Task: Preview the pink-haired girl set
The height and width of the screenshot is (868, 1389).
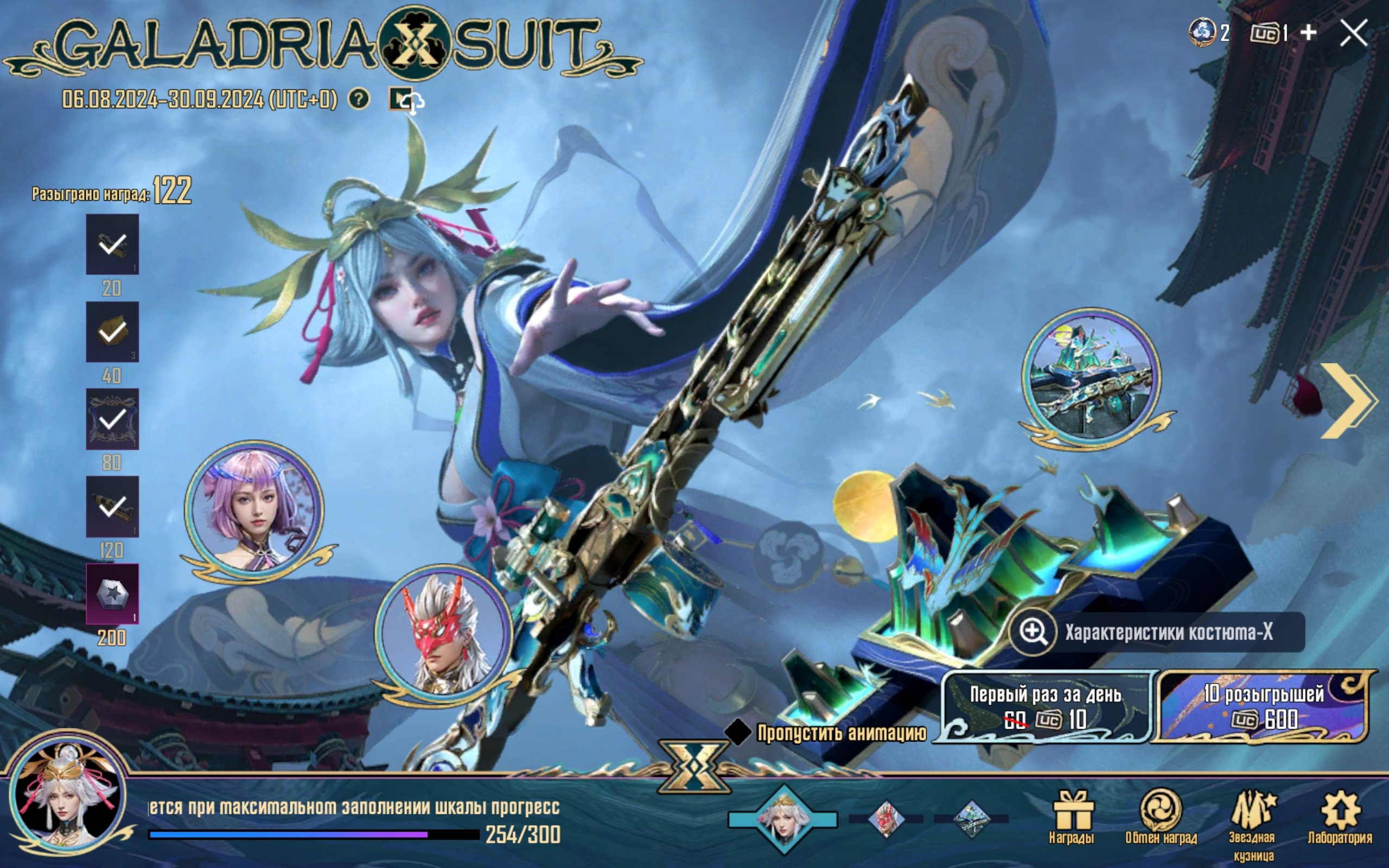Action: [x=254, y=509]
